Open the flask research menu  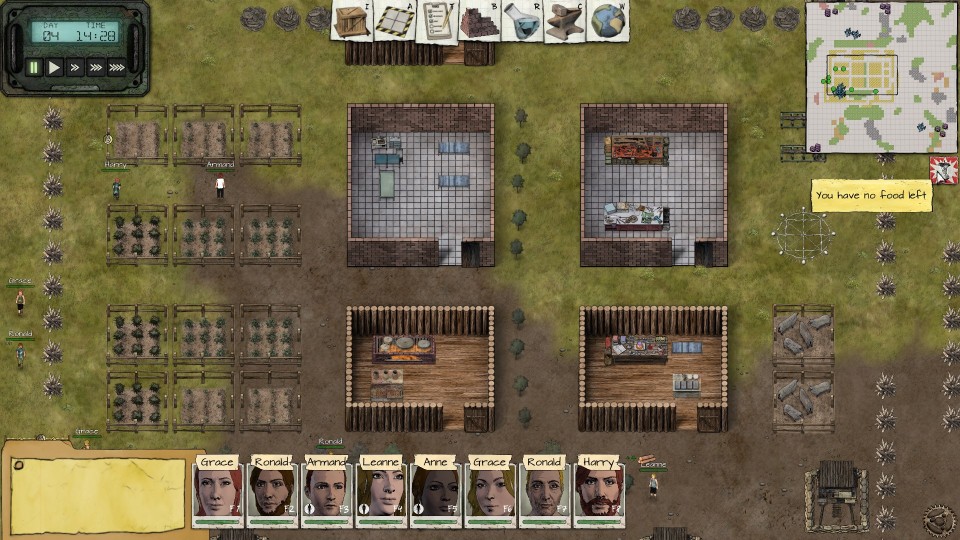coord(521,22)
